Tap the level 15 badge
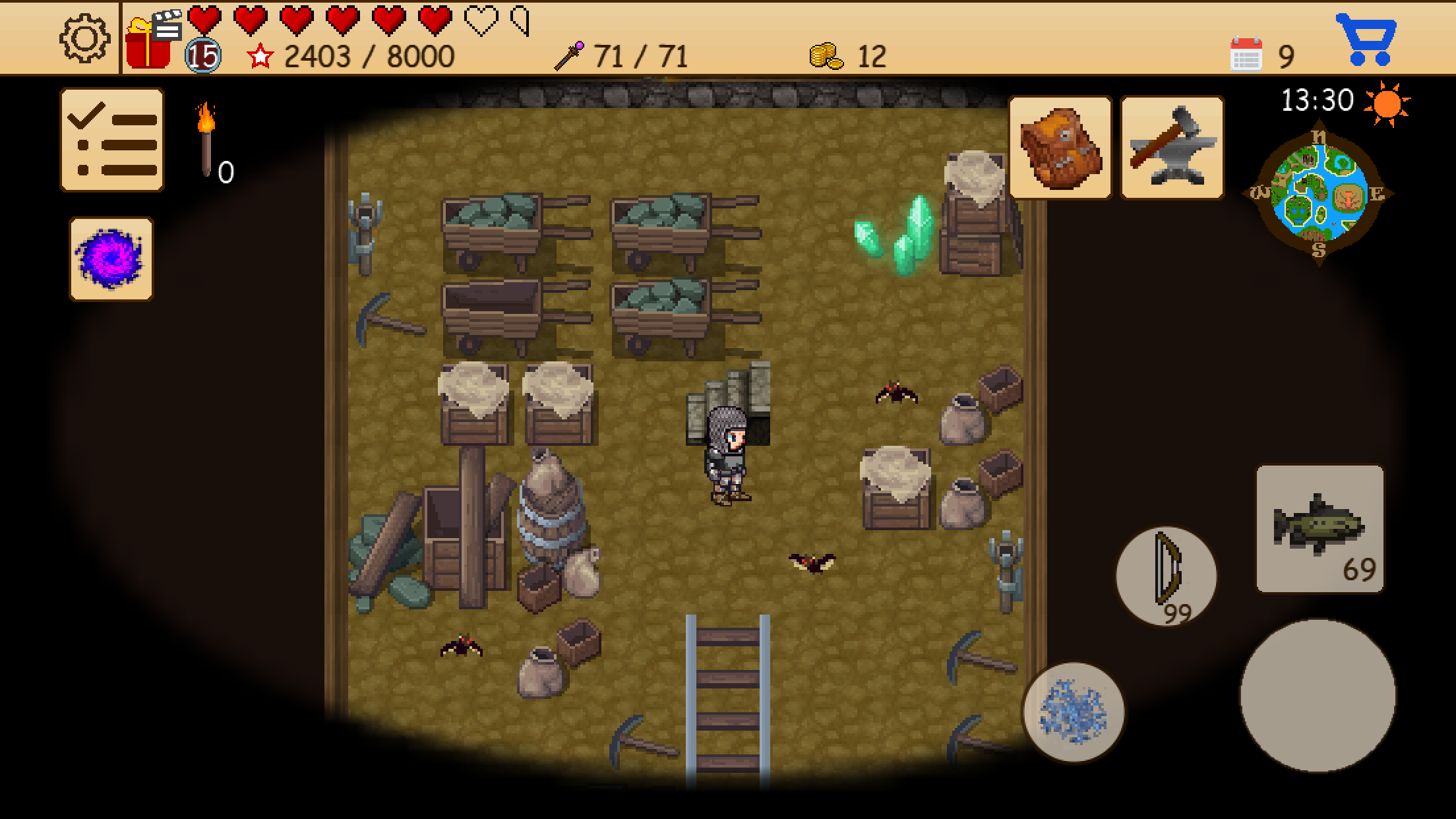 (x=204, y=57)
